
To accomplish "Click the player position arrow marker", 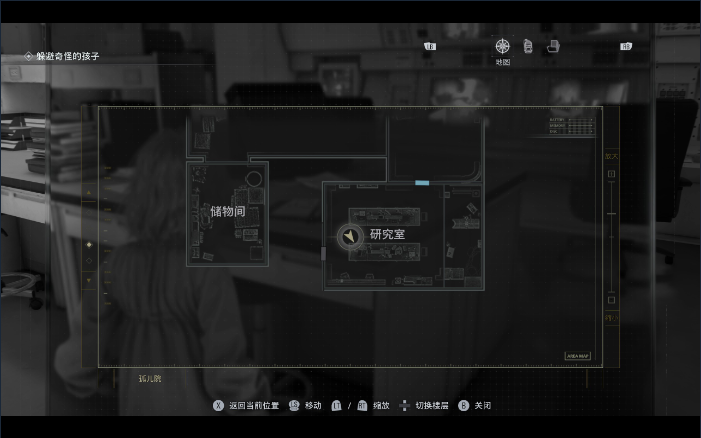I will (x=350, y=236).
